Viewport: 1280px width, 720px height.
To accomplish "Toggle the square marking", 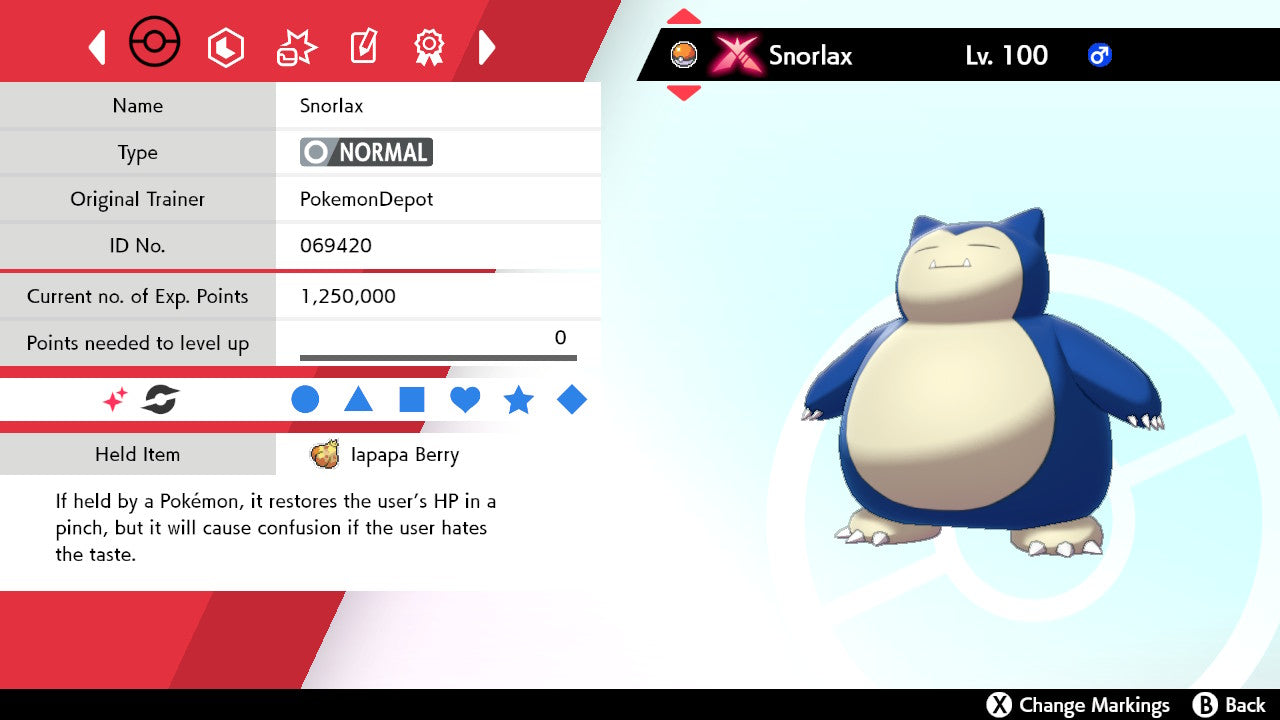I will (x=412, y=400).
